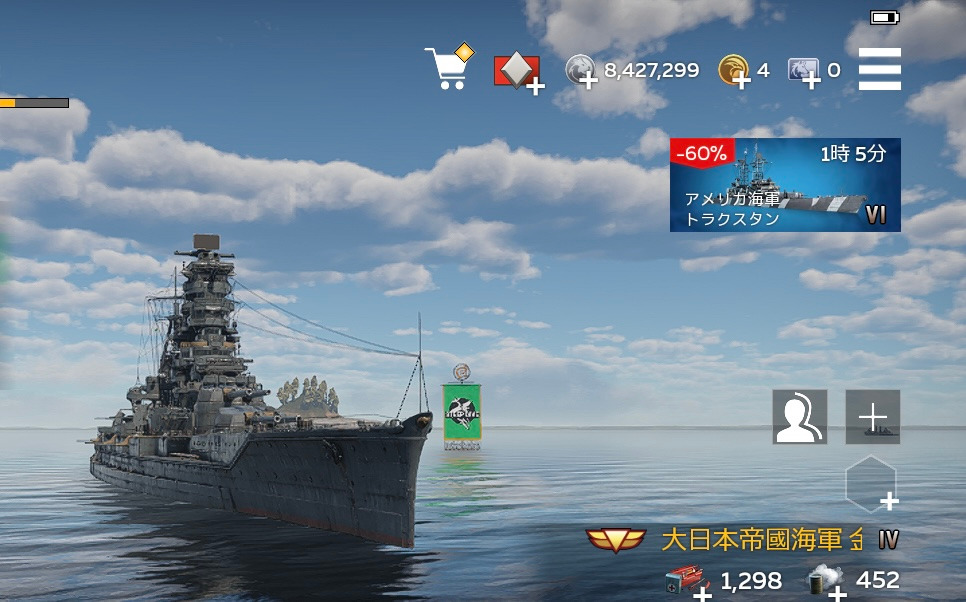Add a ship to the fleet slot
966x602 pixels.
click(x=873, y=417)
